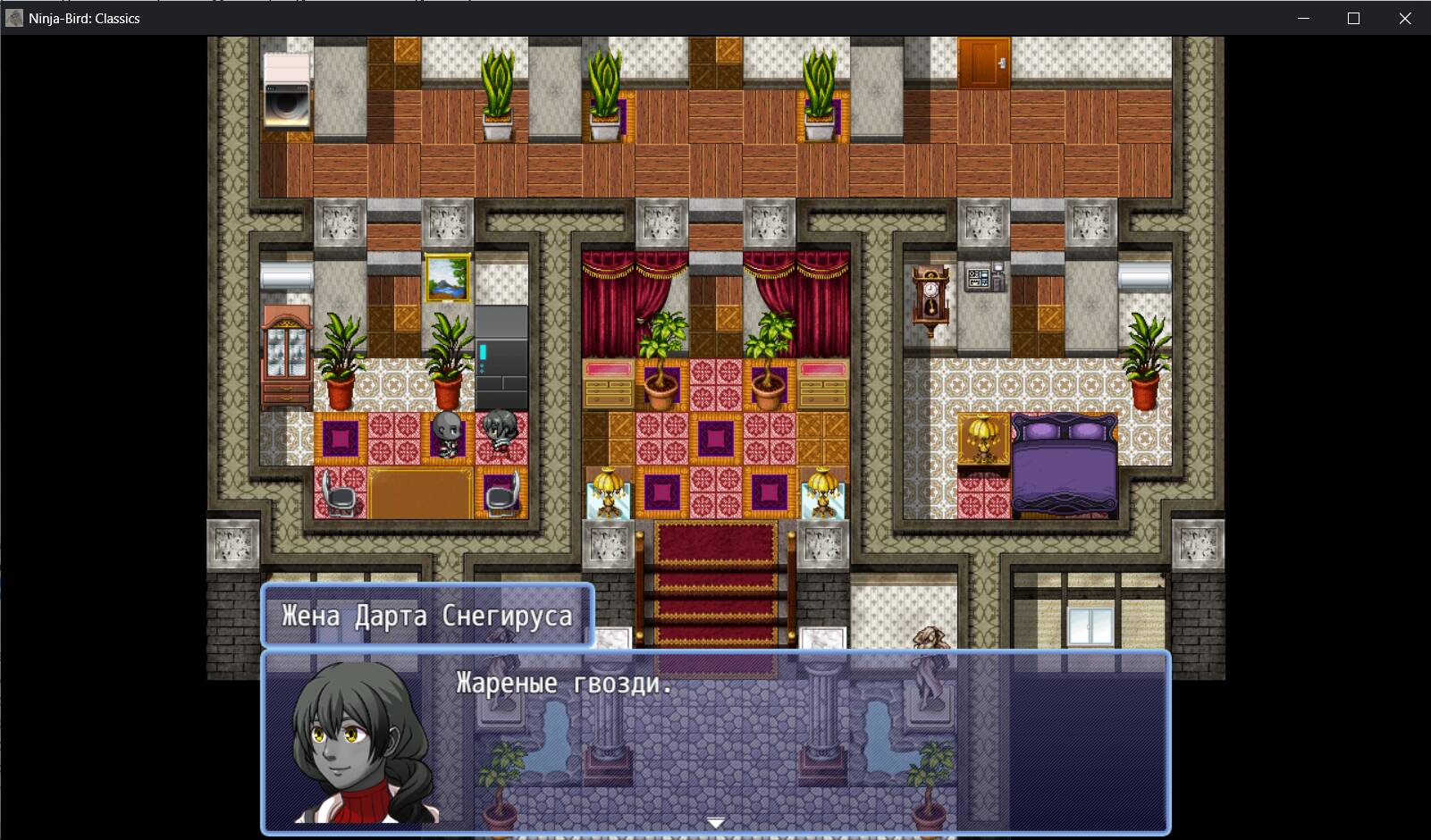Maximize the game window

pyautogui.click(x=1353, y=19)
